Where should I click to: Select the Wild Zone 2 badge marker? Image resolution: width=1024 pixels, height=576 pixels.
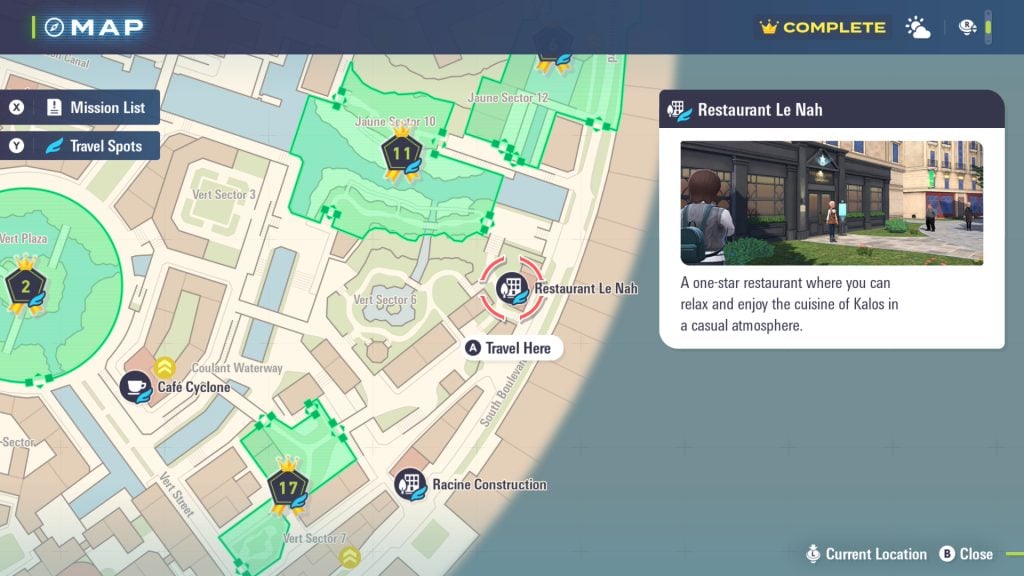(24, 287)
